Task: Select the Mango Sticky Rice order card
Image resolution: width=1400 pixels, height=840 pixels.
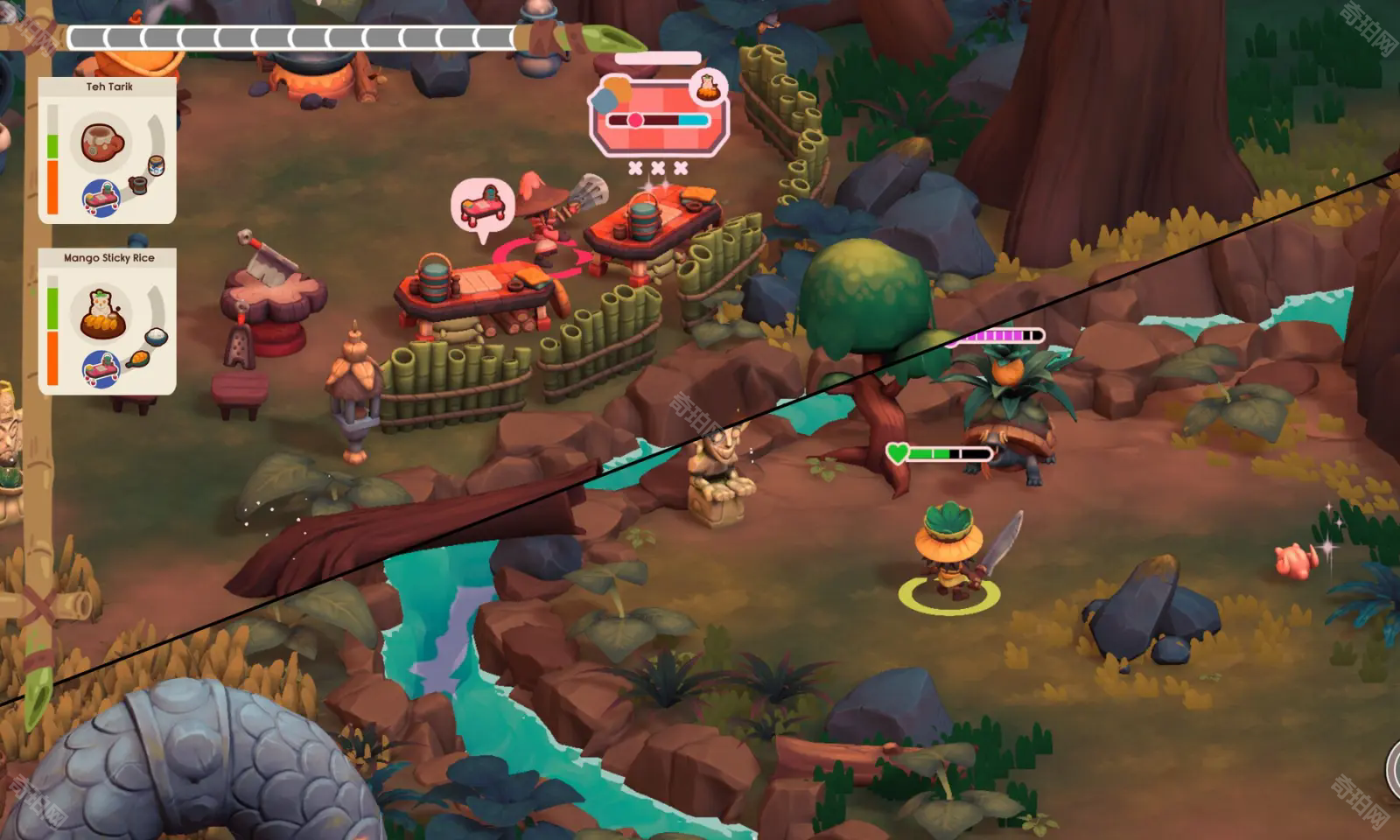Action: 108,321
